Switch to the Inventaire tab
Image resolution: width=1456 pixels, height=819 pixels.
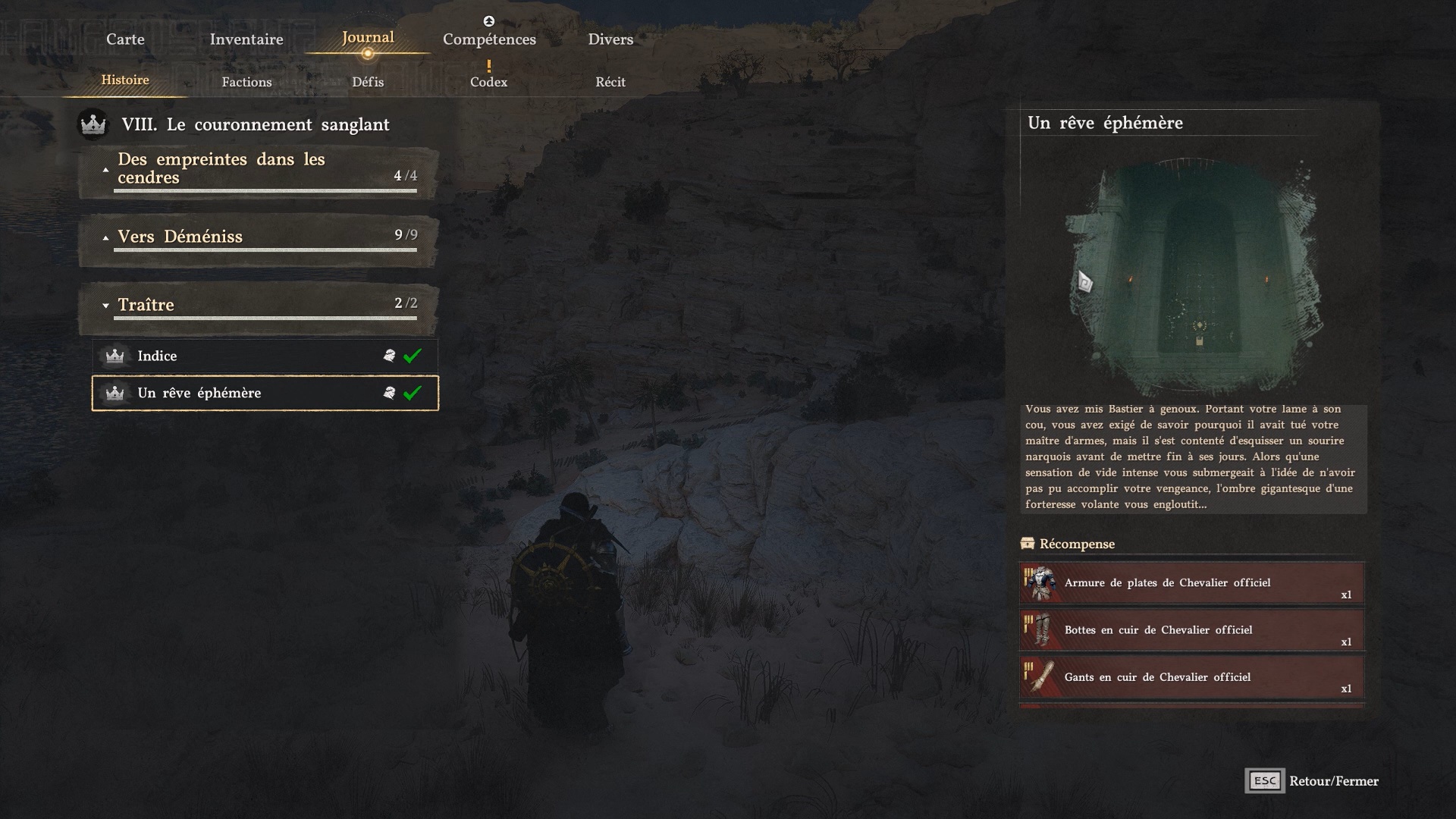pos(246,39)
